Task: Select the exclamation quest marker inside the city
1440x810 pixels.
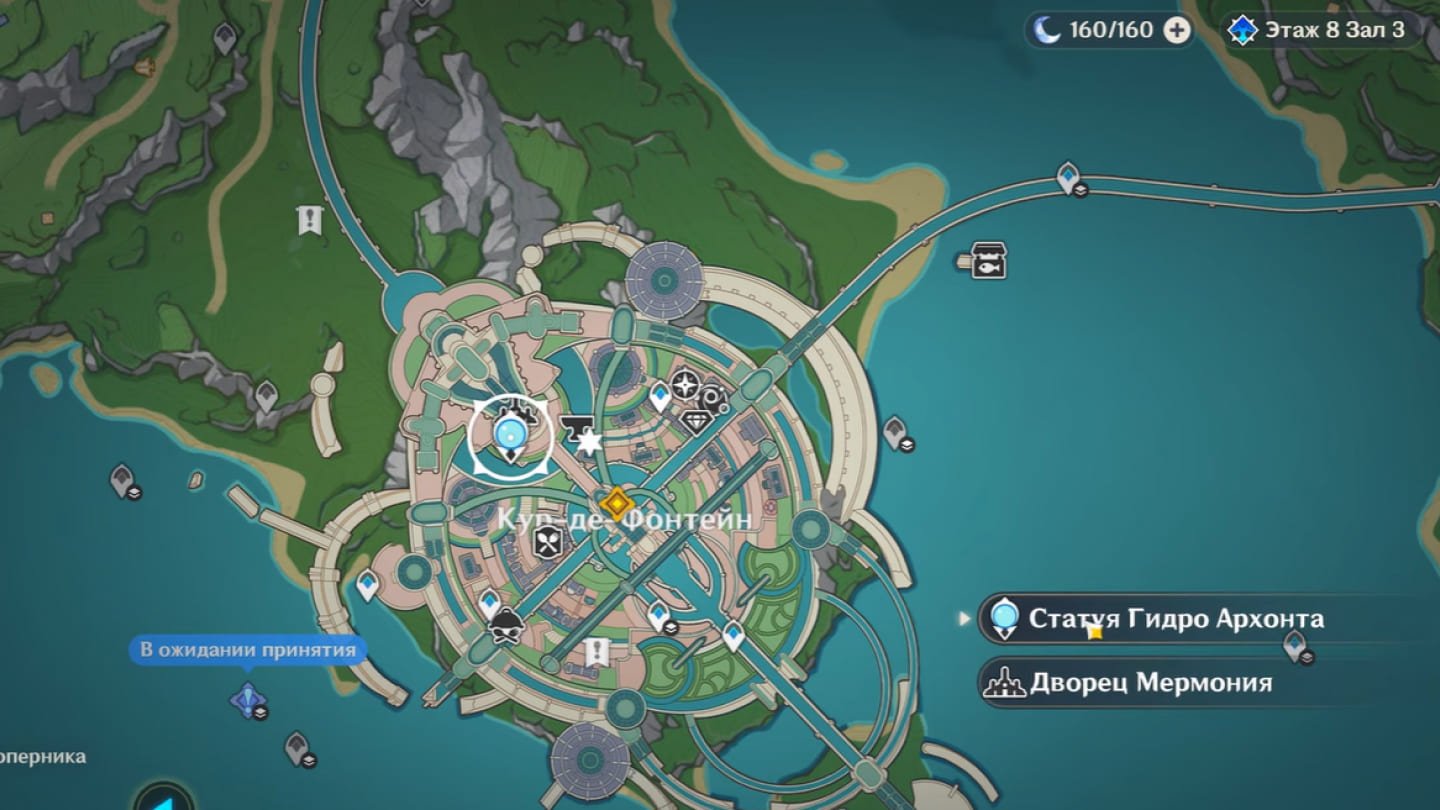Action: (x=597, y=652)
